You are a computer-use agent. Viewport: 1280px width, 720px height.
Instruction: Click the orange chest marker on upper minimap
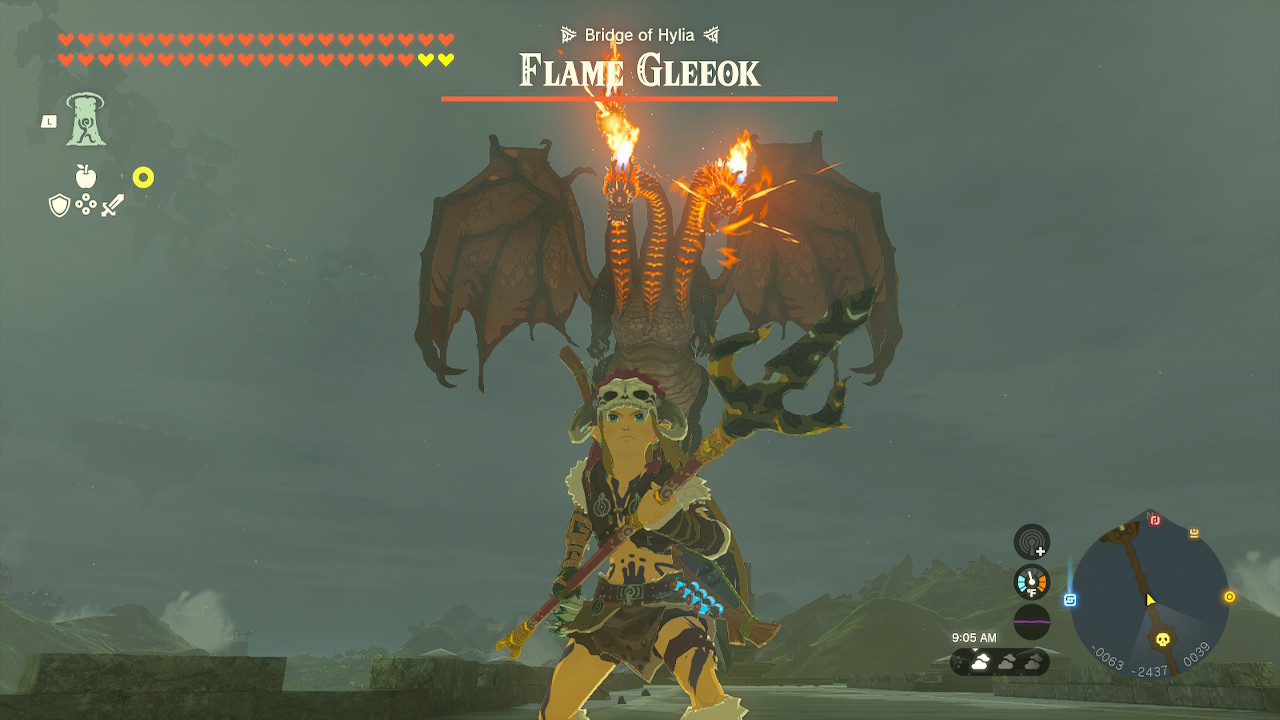(x=1194, y=533)
